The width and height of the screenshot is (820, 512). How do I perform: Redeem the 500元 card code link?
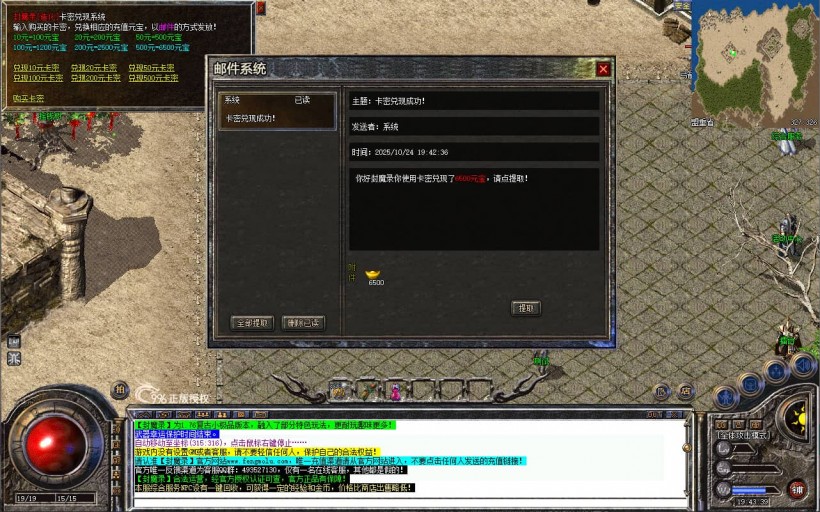[155, 77]
